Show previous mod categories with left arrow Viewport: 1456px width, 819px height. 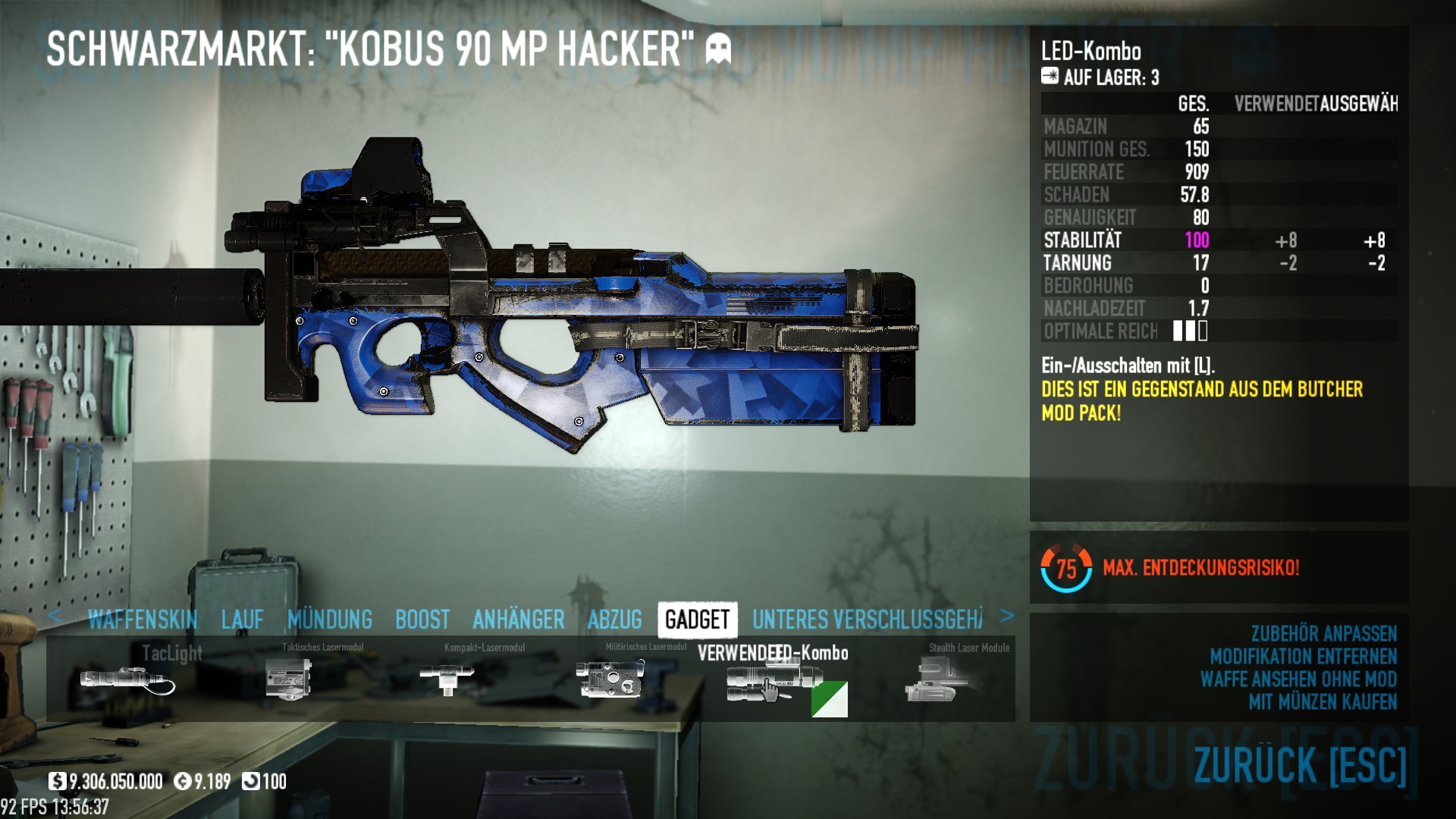(x=54, y=616)
